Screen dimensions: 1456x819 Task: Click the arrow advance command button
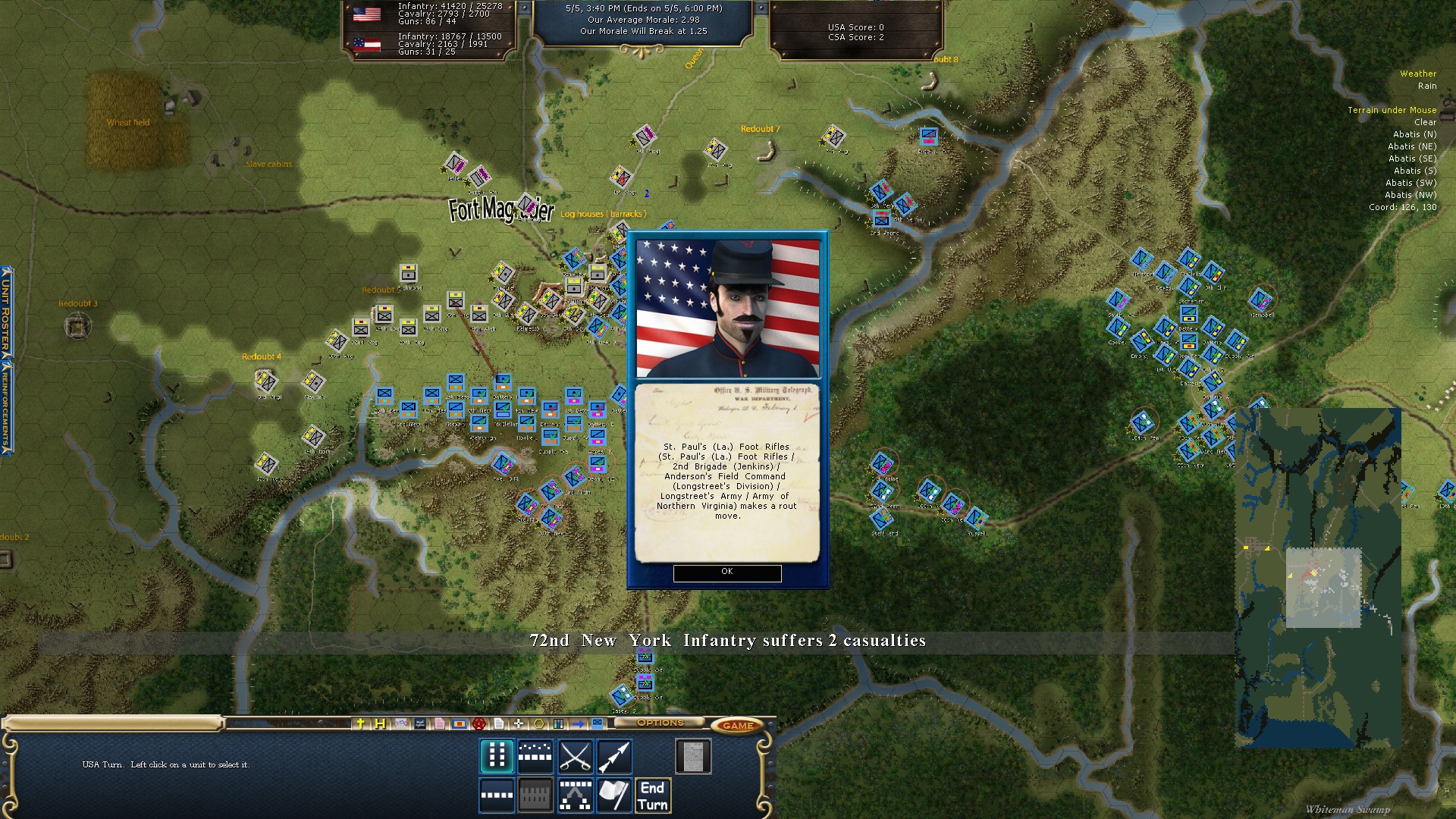click(x=614, y=756)
